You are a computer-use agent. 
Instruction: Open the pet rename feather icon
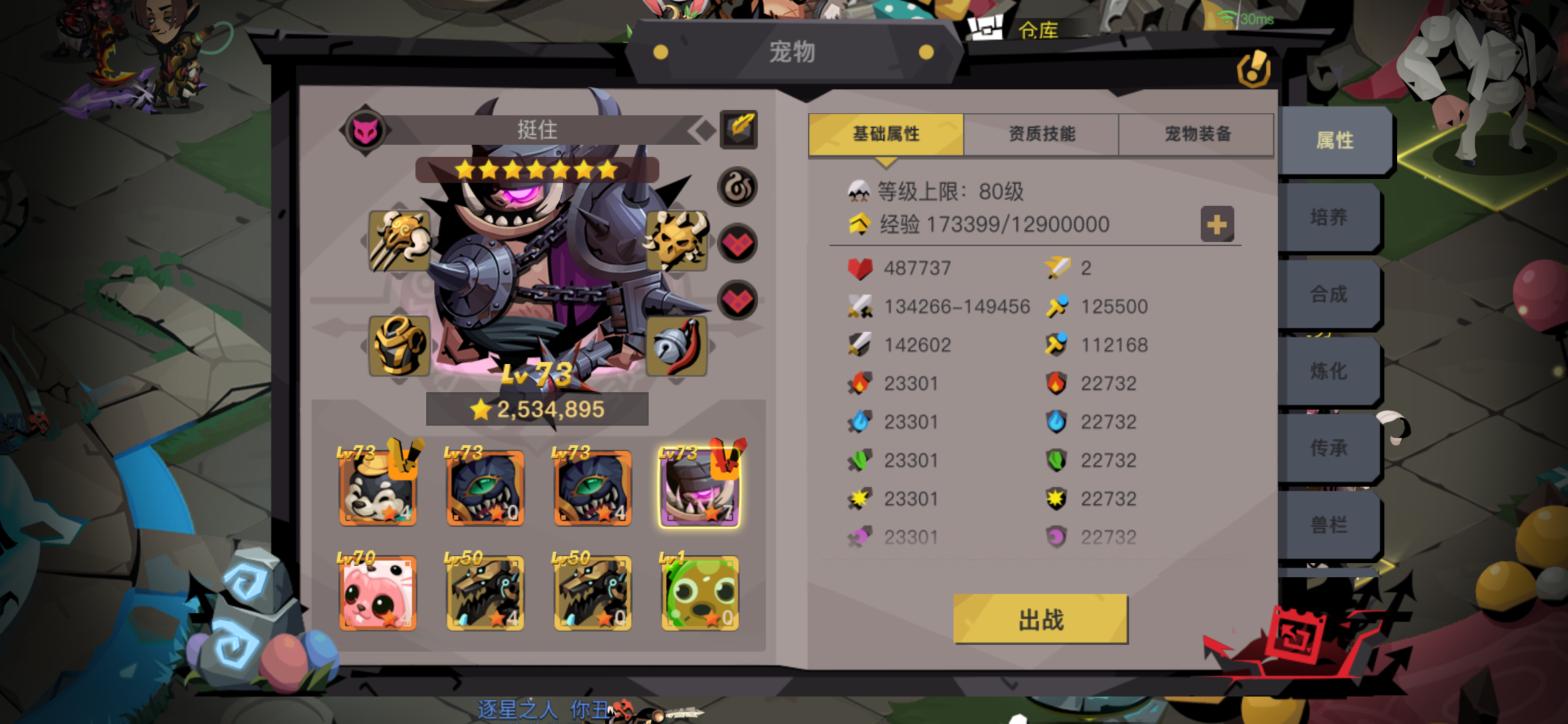pyautogui.click(x=739, y=131)
